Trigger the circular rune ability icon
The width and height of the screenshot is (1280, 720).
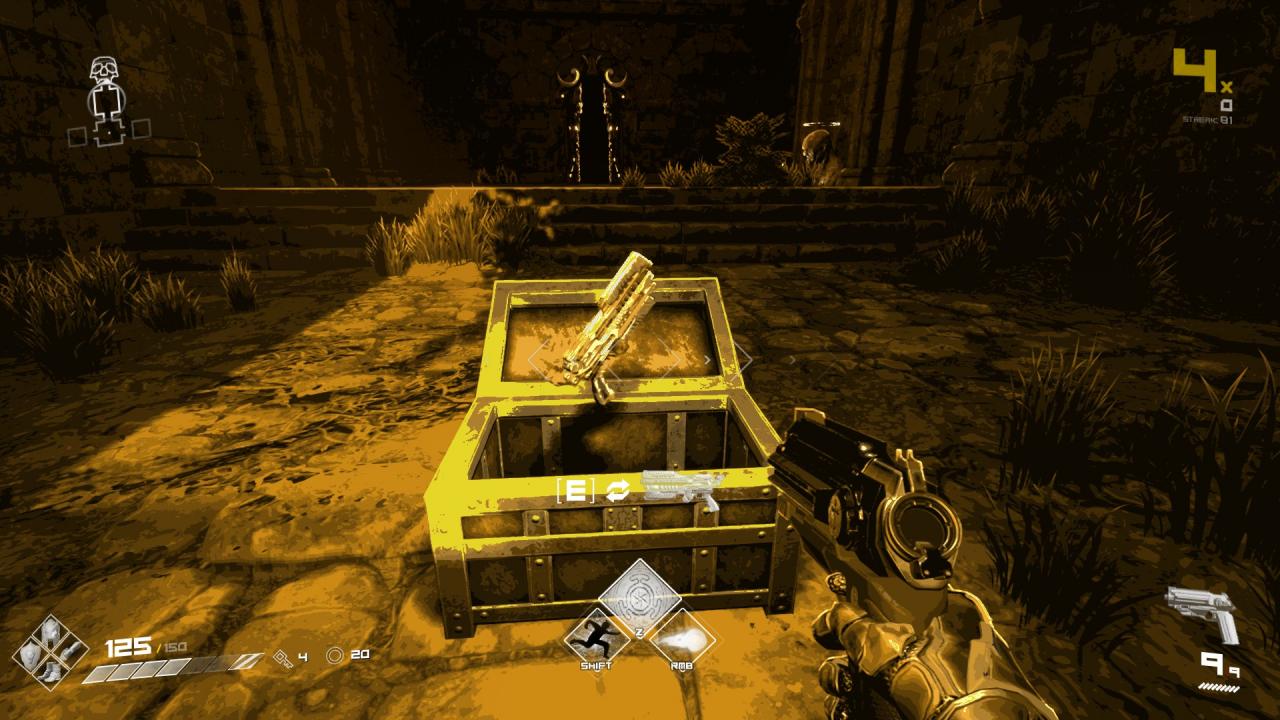coord(639,596)
